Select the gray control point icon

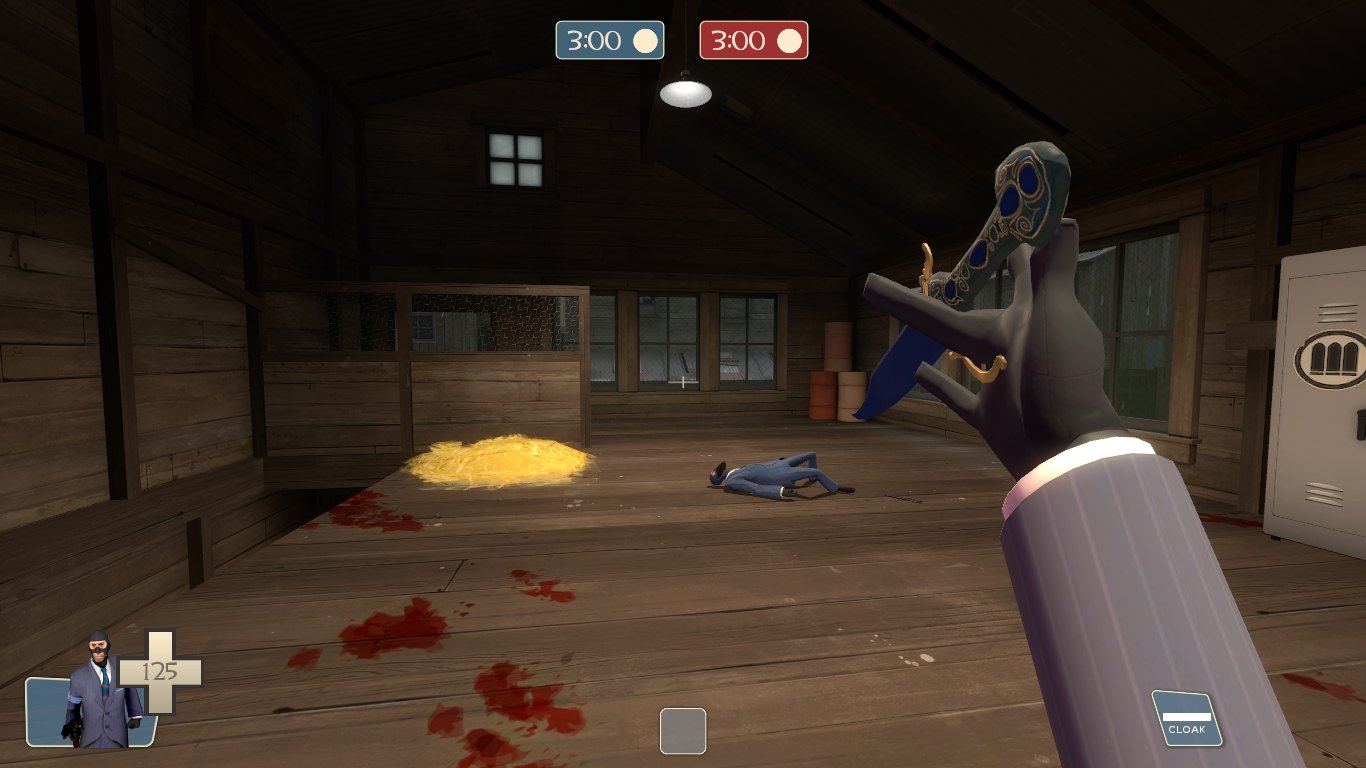tap(683, 730)
